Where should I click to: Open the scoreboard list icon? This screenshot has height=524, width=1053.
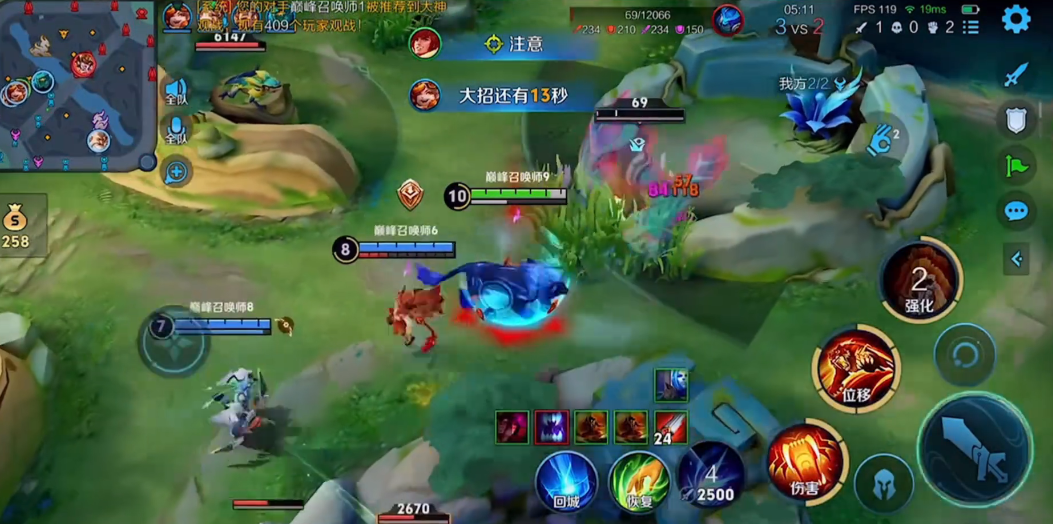pyautogui.click(x=970, y=28)
